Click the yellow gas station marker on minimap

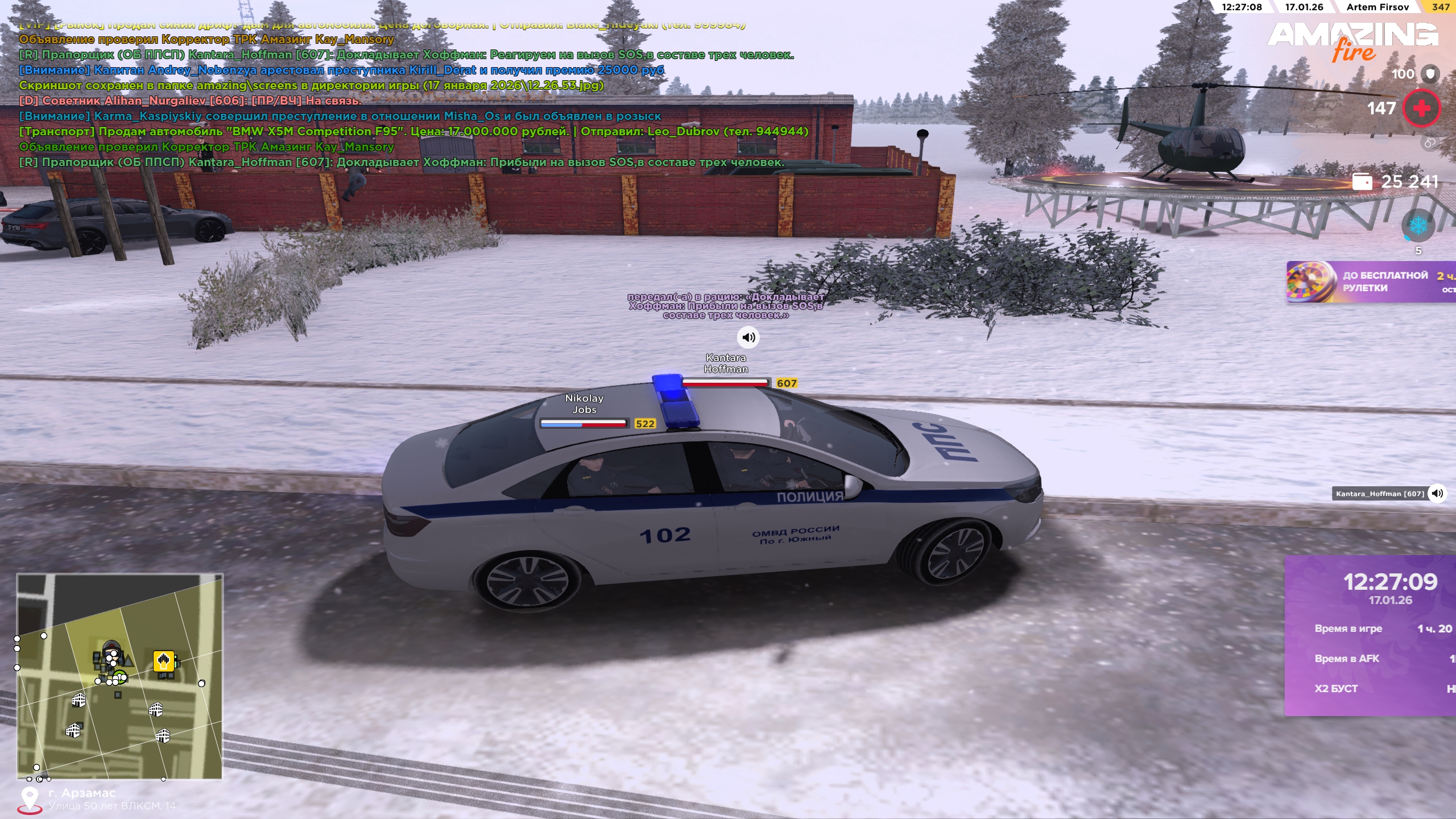(164, 661)
